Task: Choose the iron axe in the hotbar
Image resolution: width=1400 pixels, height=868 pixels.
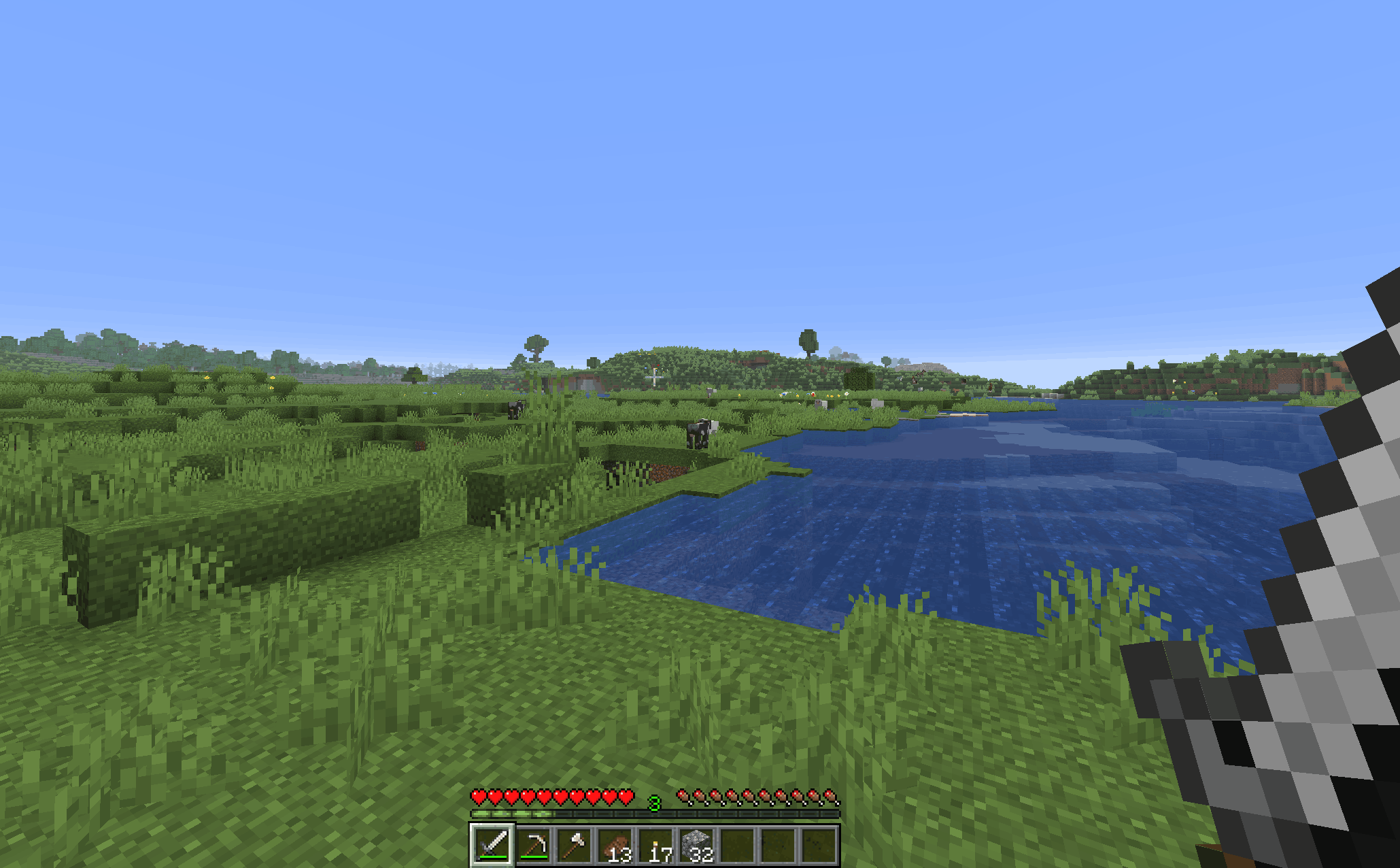Action: point(575,845)
